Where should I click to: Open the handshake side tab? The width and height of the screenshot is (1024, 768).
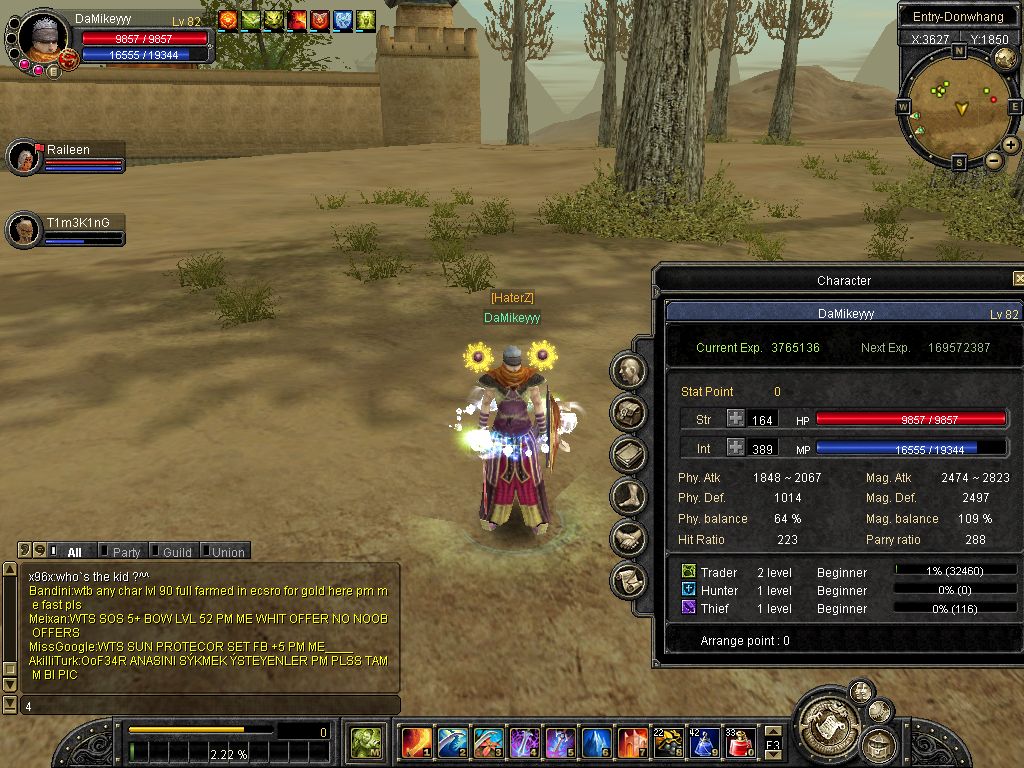click(629, 537)
